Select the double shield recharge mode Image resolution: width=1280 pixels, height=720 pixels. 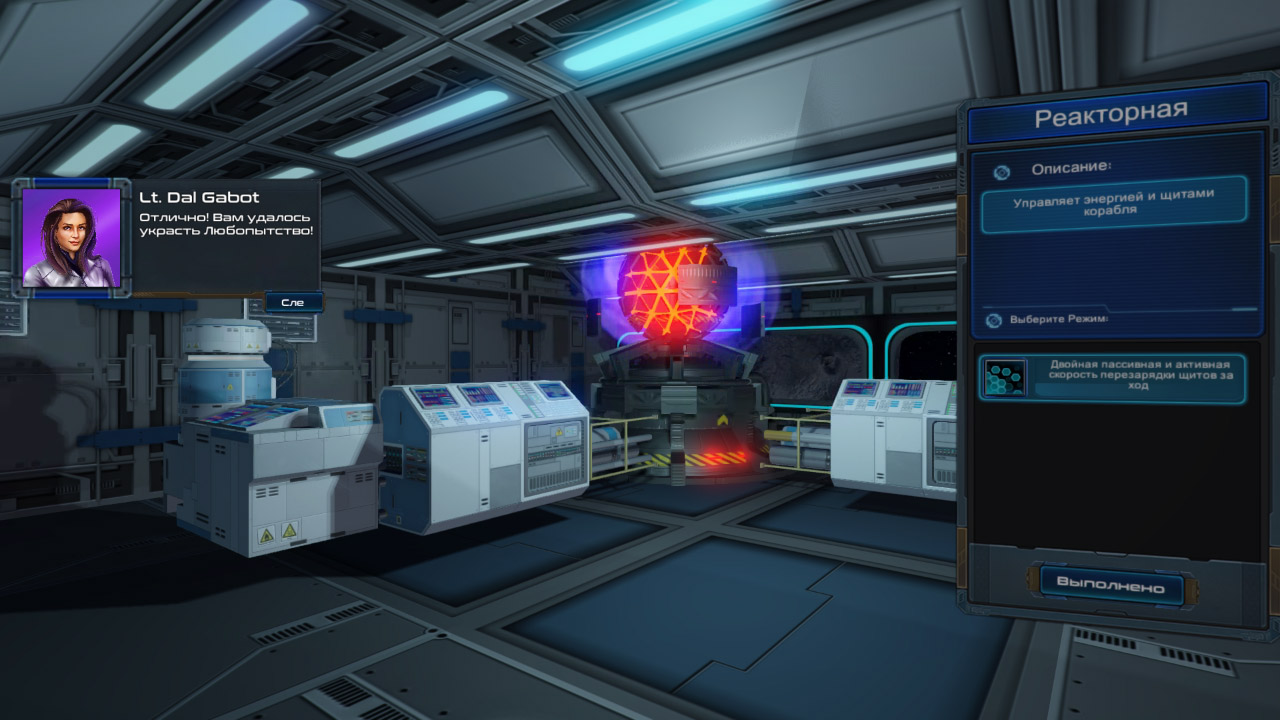tap(1112, 378)
